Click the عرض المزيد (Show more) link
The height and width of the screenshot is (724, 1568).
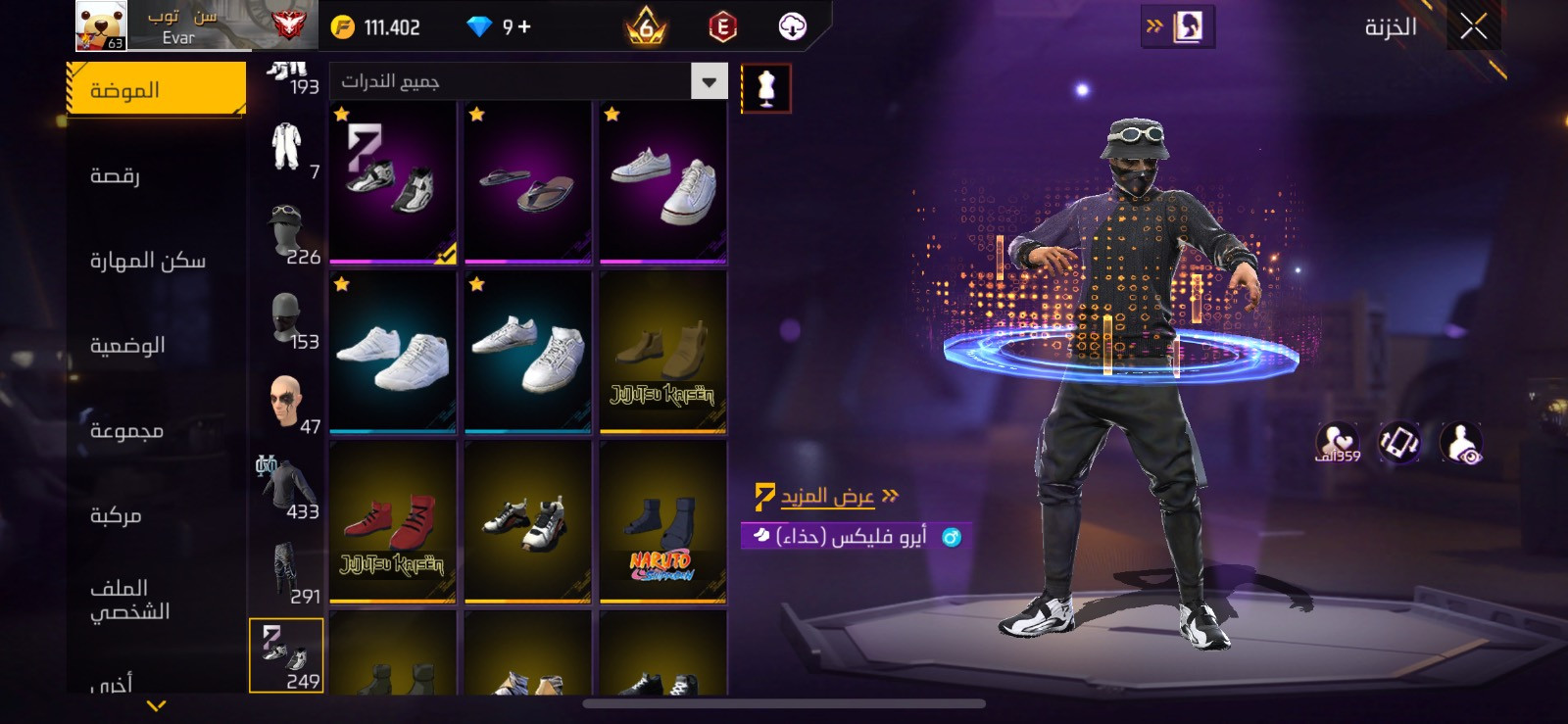coord(827,496)
